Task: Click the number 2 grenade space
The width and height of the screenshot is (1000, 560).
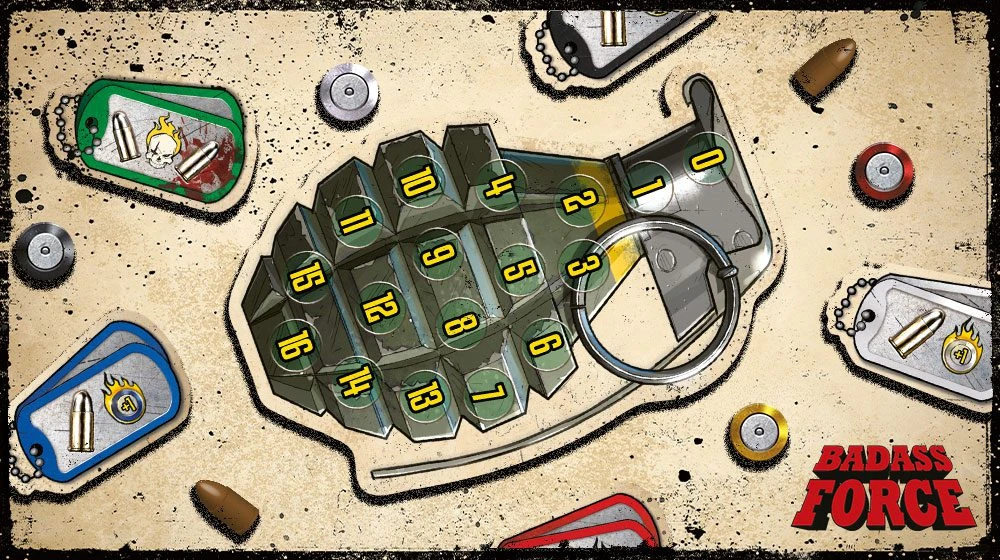Action: (x=580, y=201)
